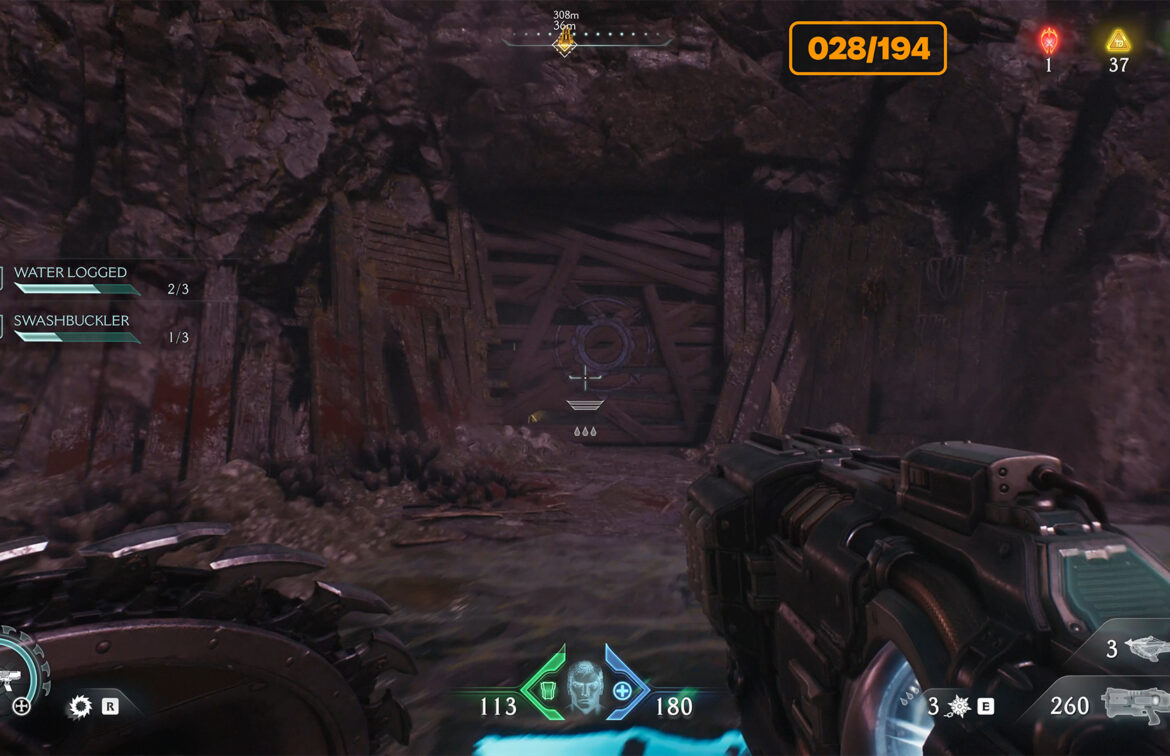Click the blue health plus icon

623,690
